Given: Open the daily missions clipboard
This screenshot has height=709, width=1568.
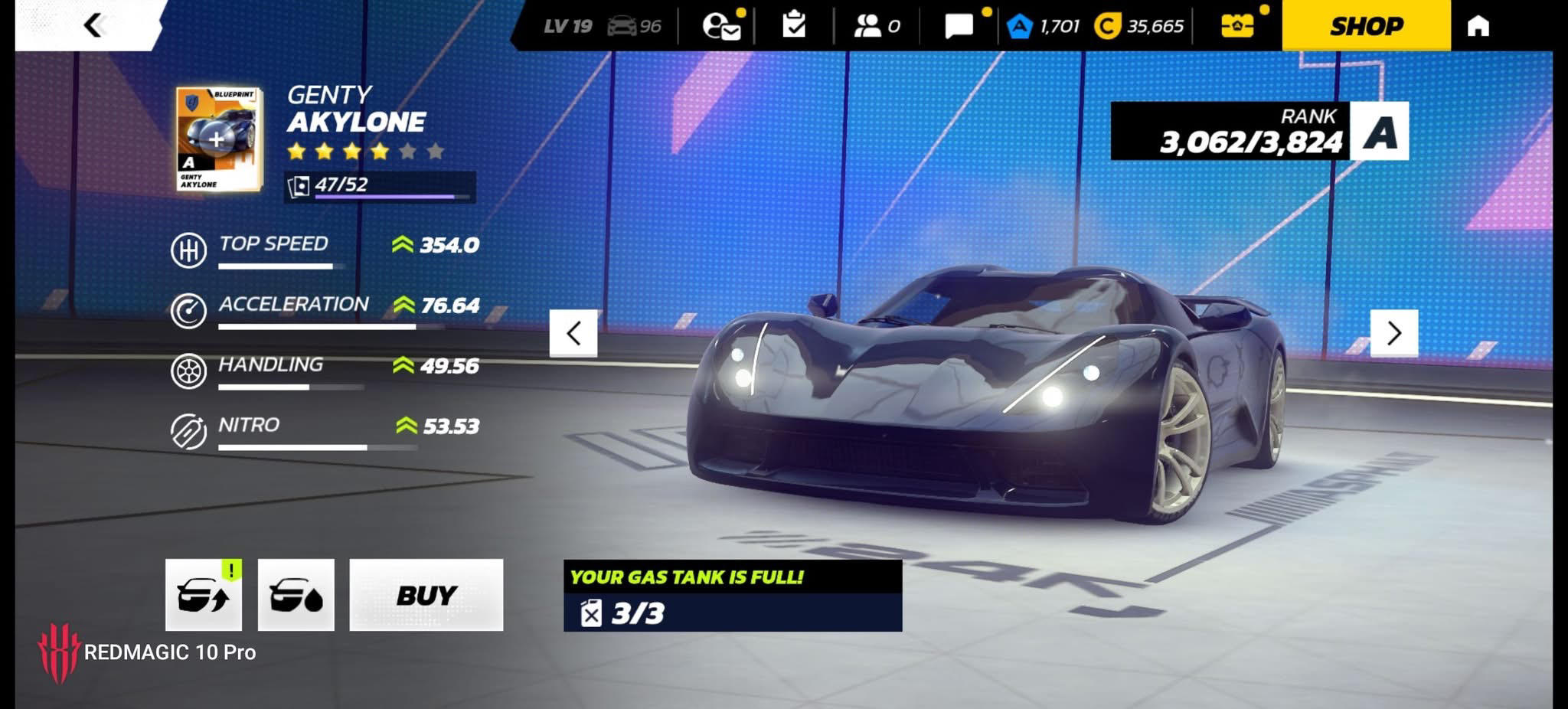Looking at the screenshot, I should pos(794,26).
